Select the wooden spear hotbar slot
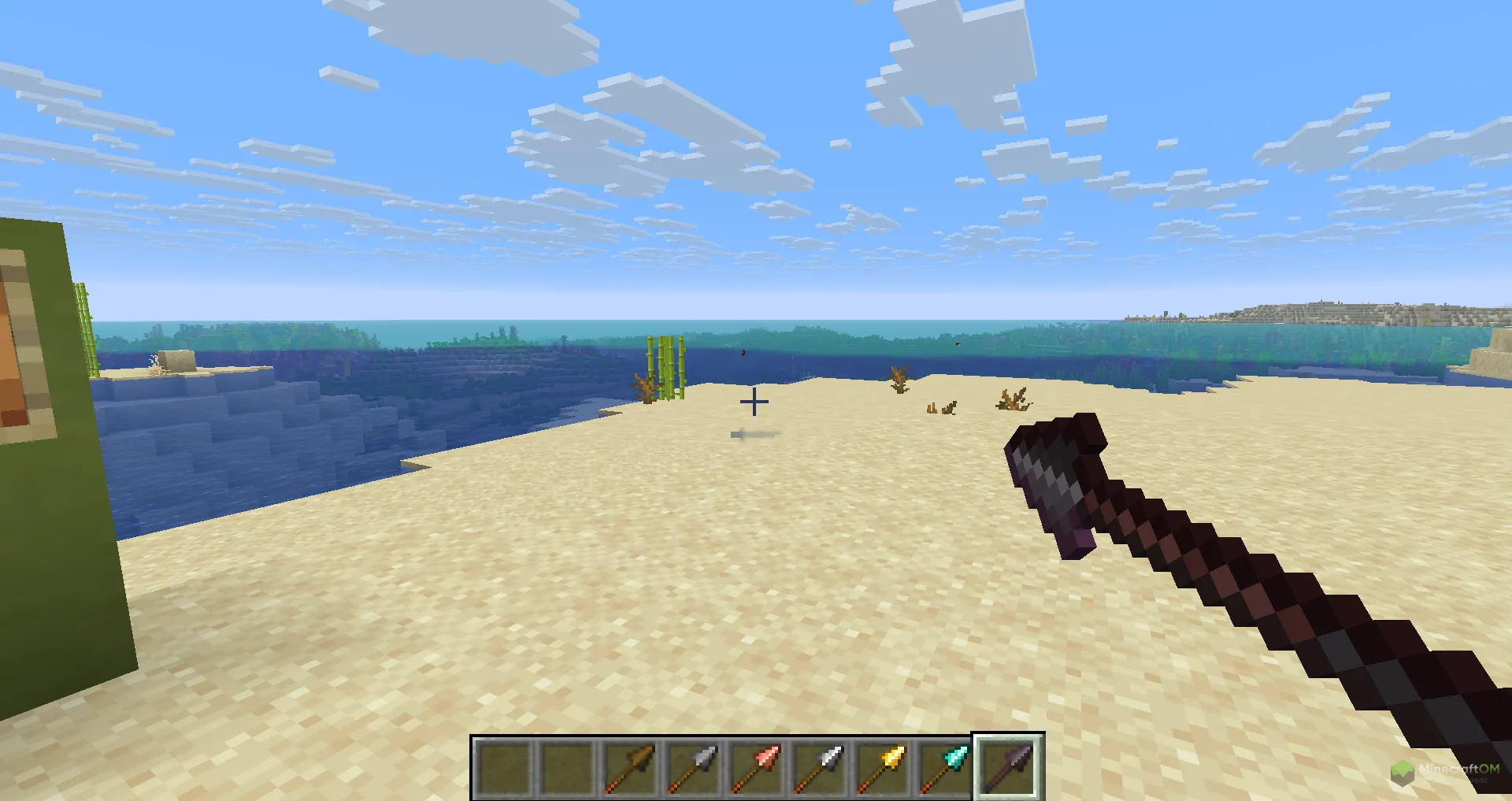The image size is (1512, 801). click(630, 768)
